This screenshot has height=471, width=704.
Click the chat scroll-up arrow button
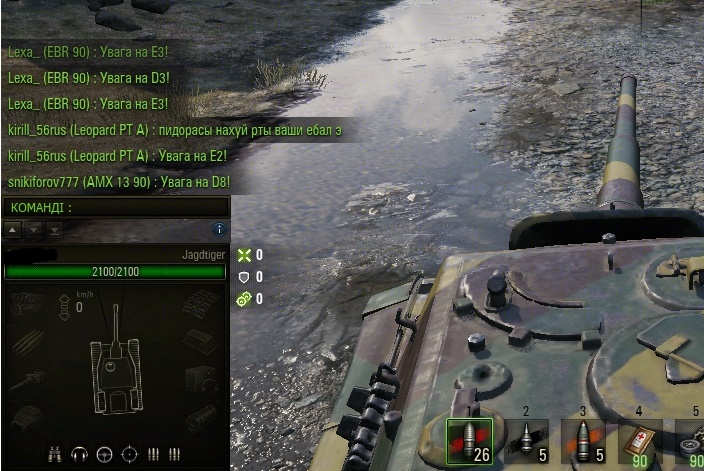13,229
